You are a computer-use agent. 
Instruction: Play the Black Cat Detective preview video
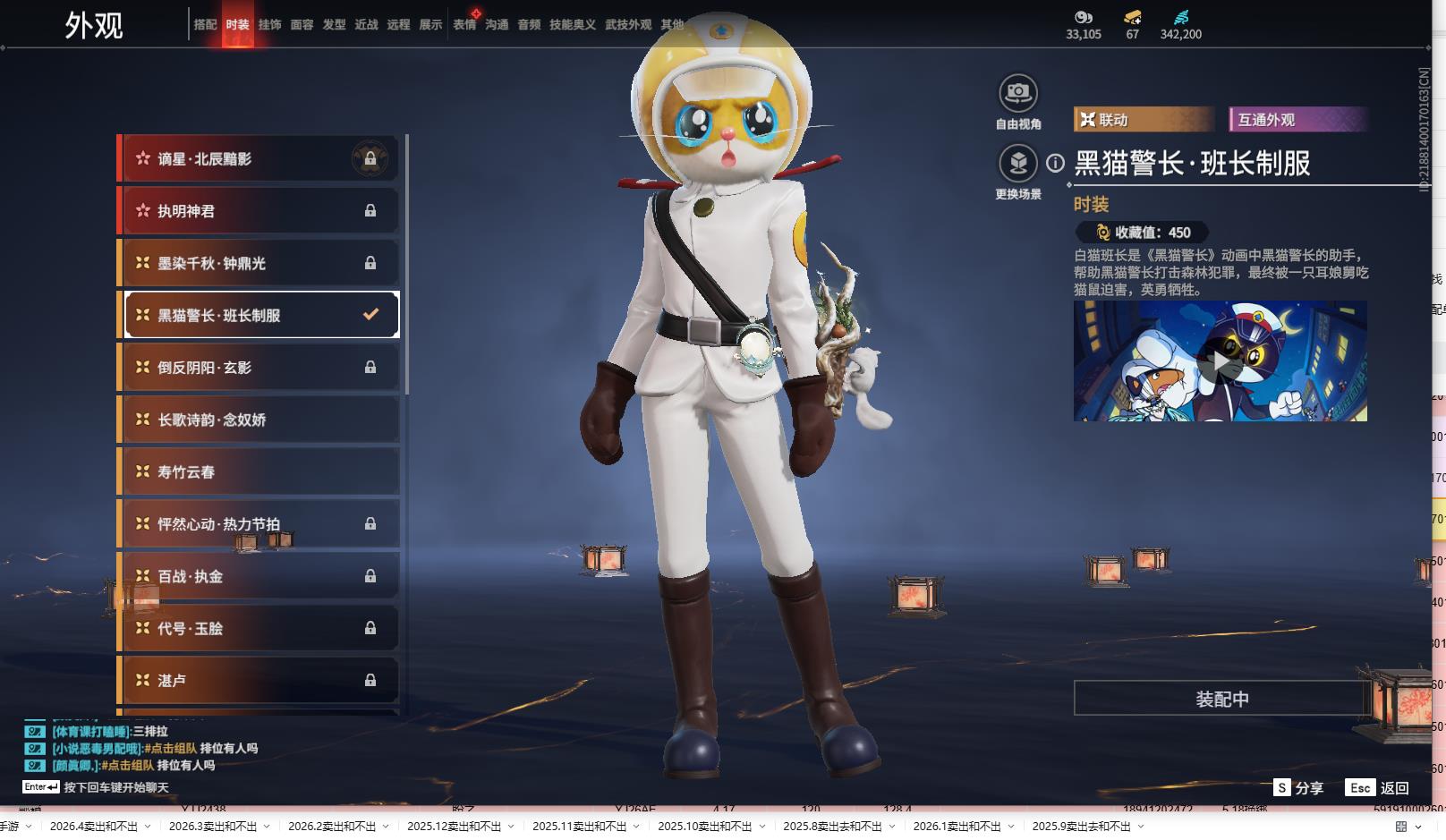[x=1220, y=361]
